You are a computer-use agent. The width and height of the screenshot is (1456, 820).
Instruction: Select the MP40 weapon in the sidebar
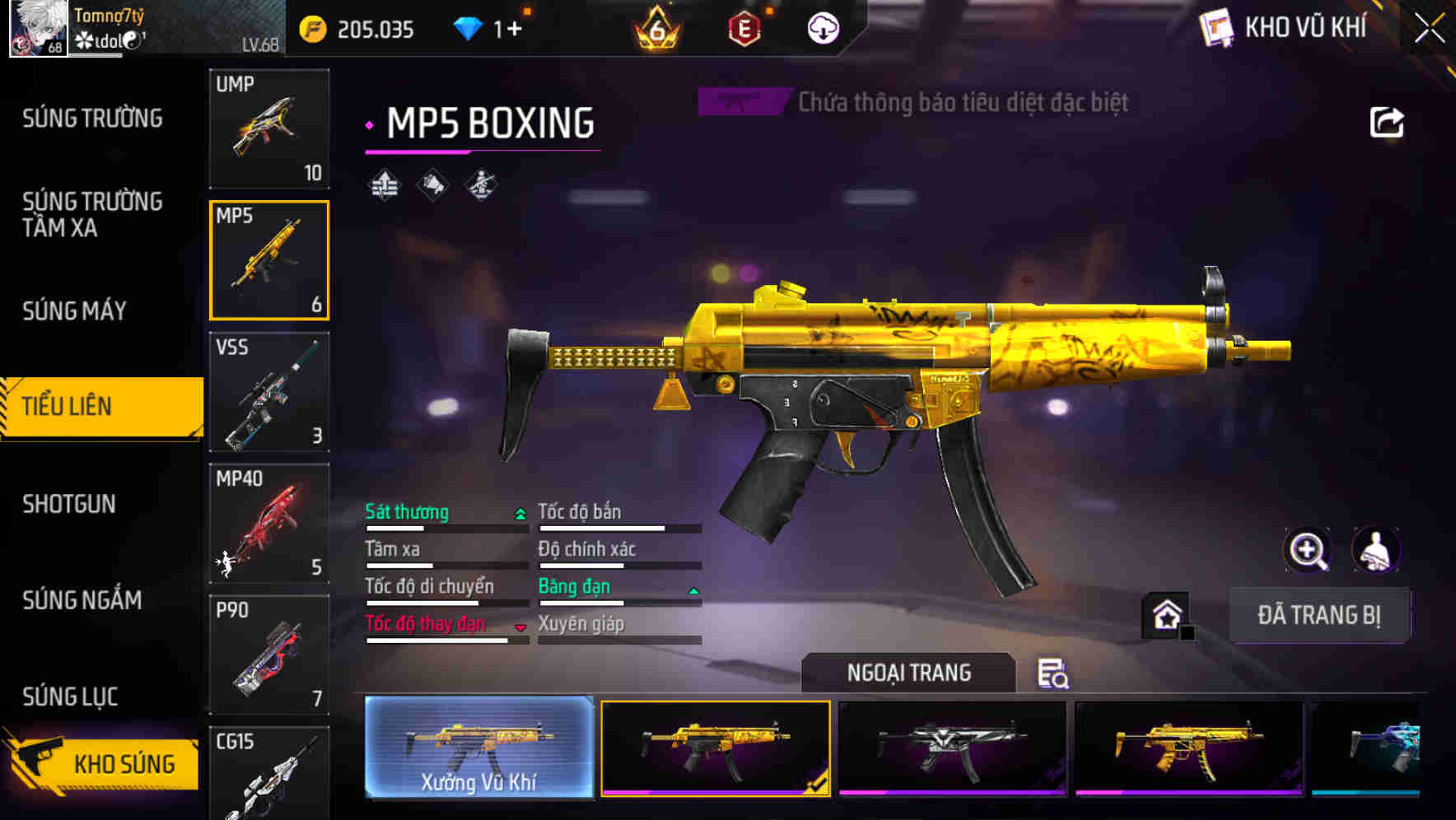(268, 521)
